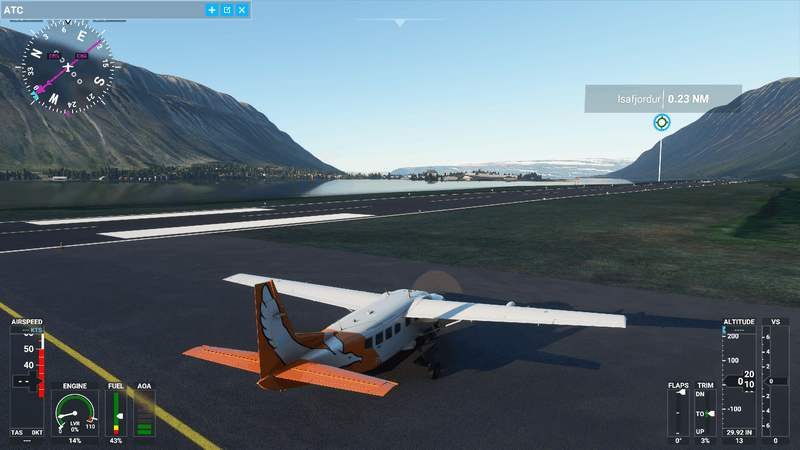
Task: Click the Isafjordur airport marker icon
Action: tap(660, 122)
